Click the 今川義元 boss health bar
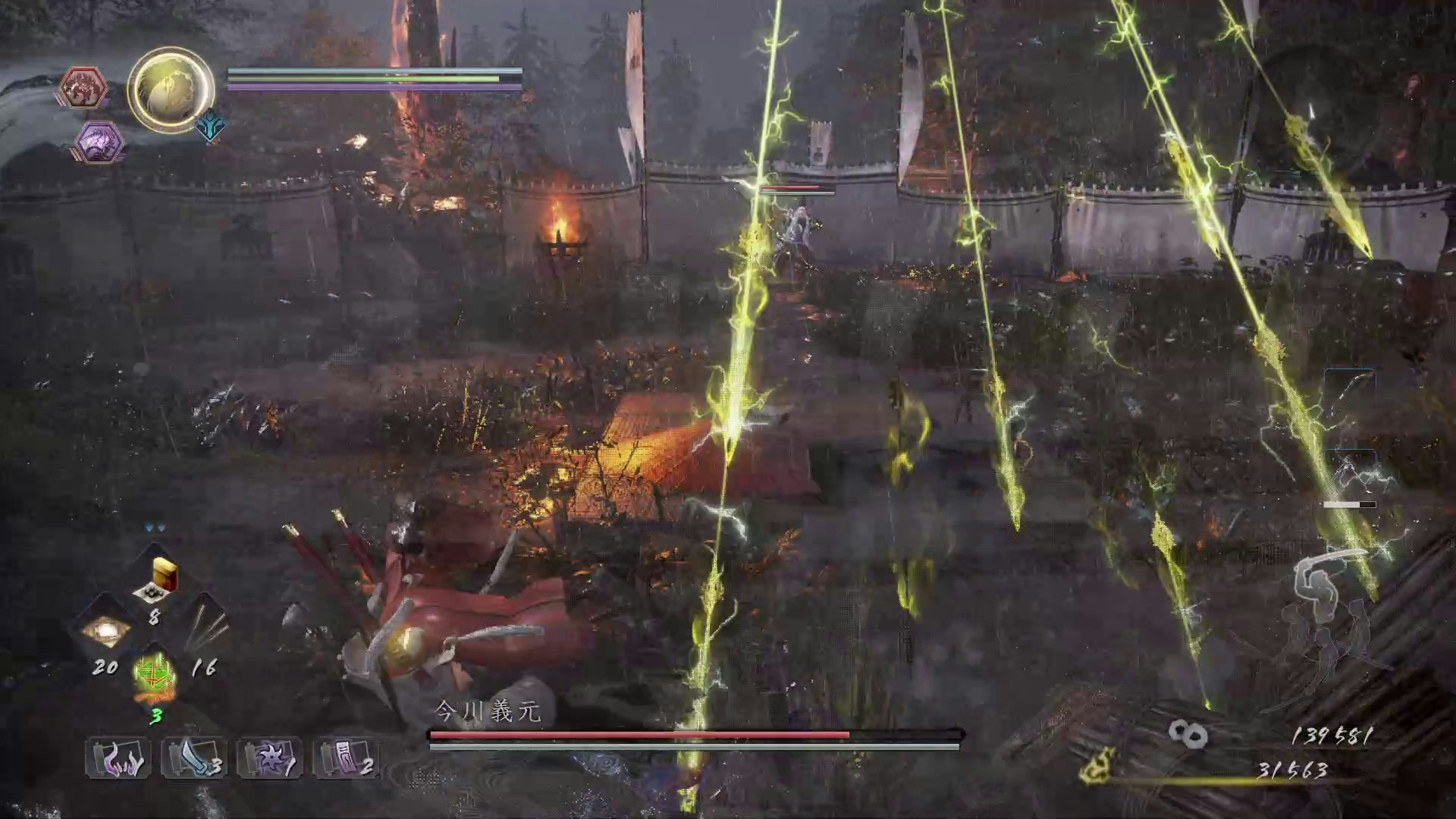1456x819 pixels. click(694, 736)
